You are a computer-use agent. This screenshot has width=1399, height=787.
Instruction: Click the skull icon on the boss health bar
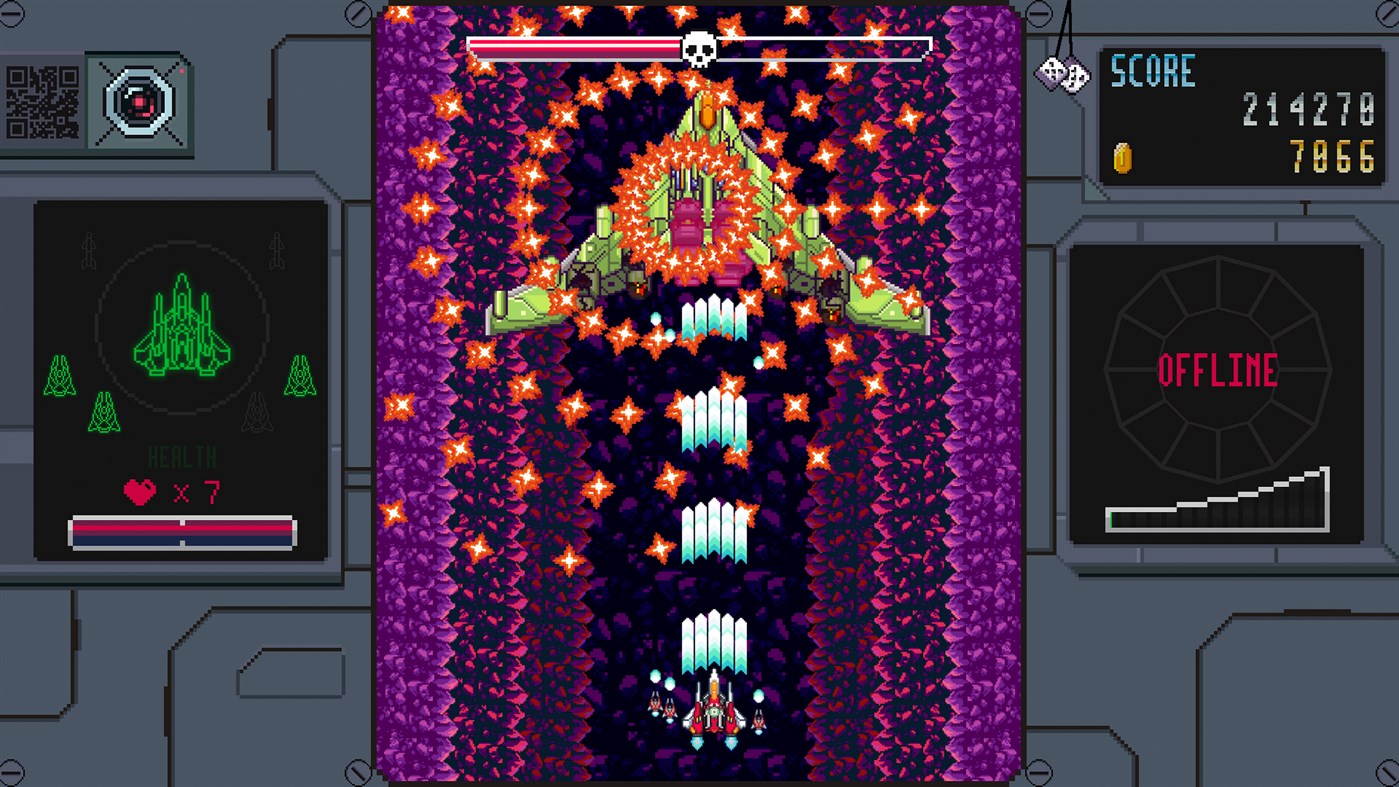click(700, 44)
